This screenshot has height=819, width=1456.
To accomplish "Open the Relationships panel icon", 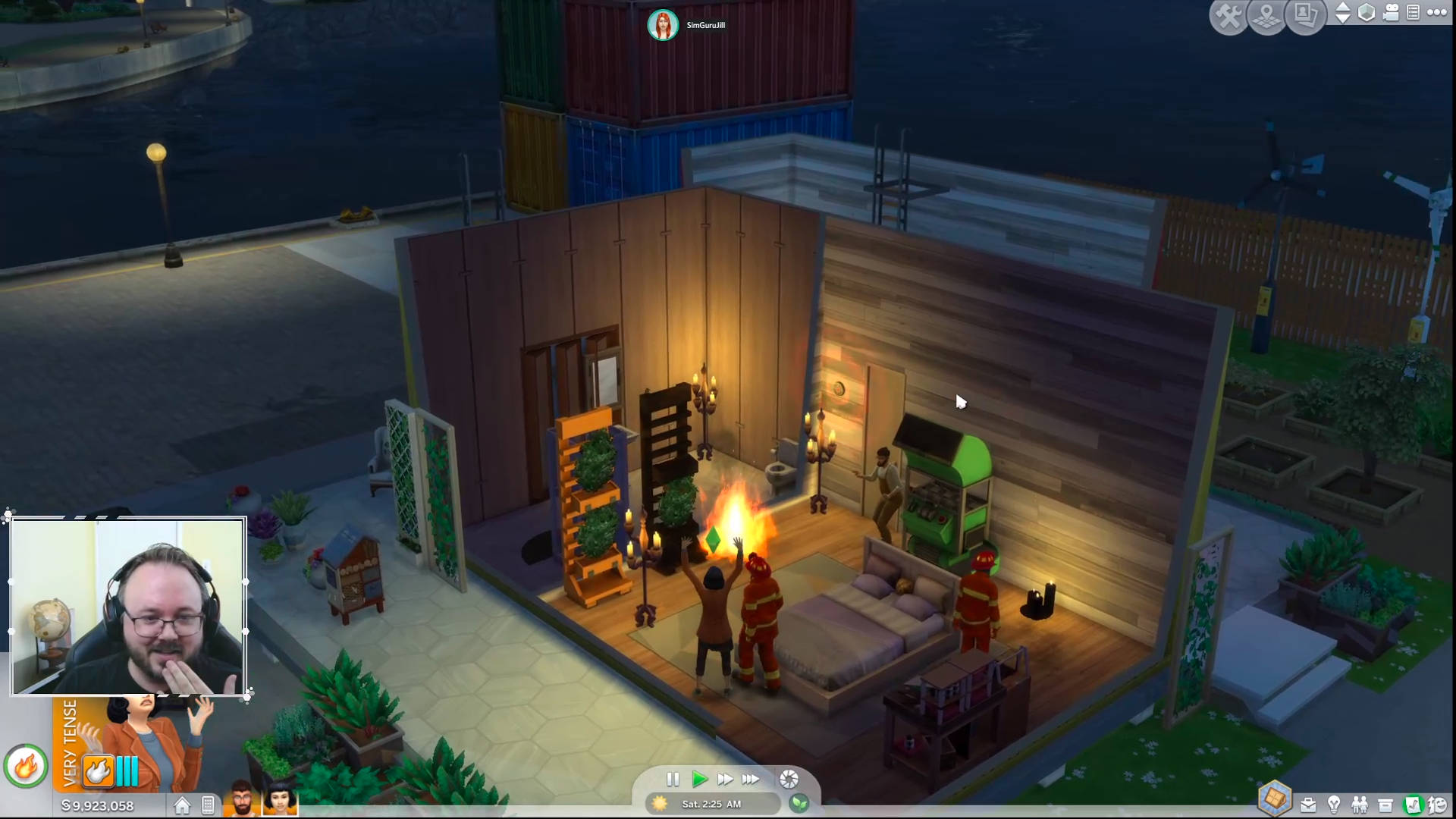I will 1359,805.
